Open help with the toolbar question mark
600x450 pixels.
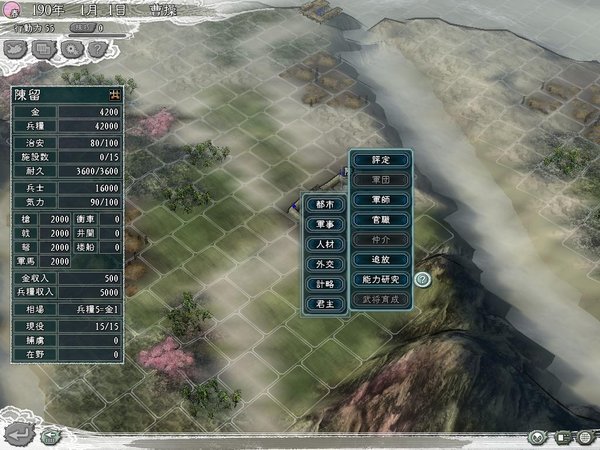click(x=96, y=48)
